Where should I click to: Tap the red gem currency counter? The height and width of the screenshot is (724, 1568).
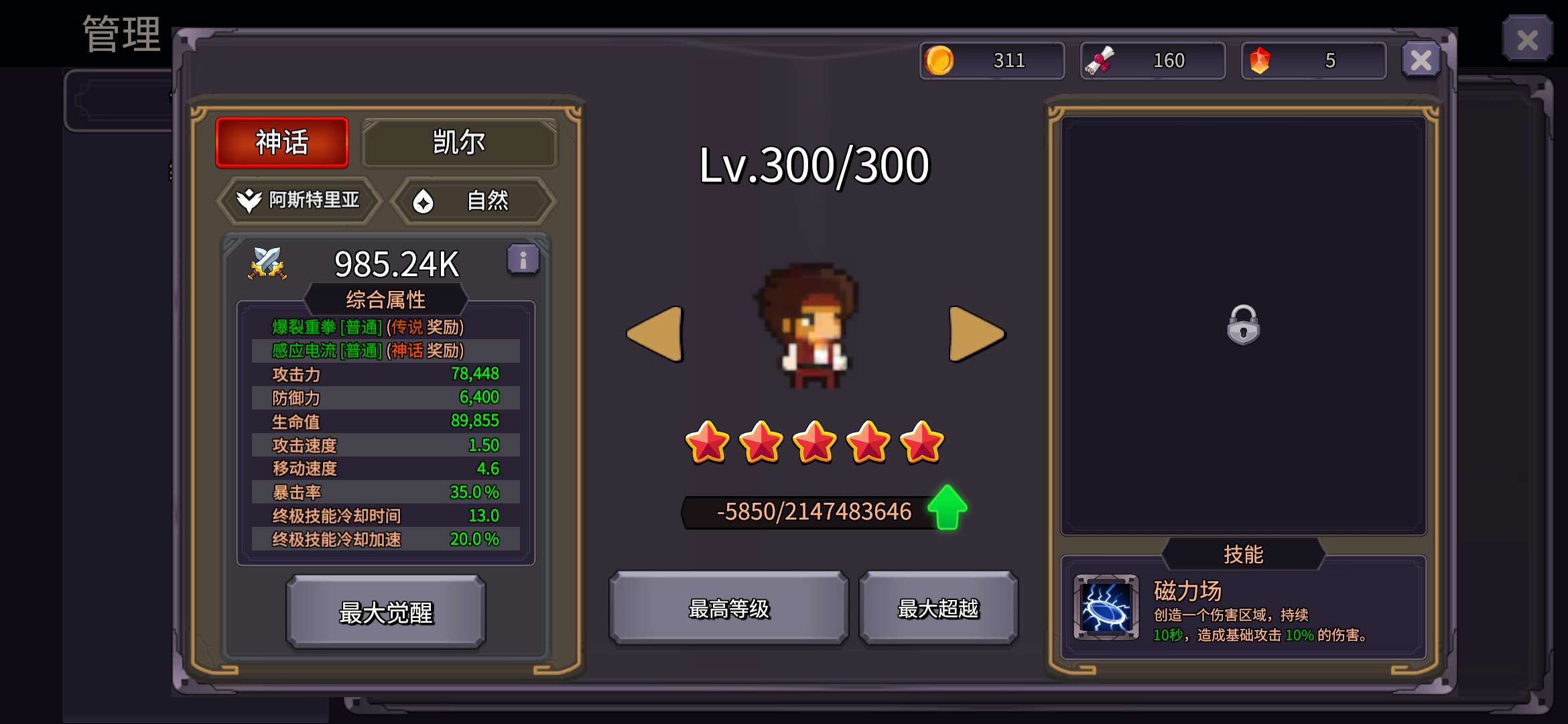1313,61
